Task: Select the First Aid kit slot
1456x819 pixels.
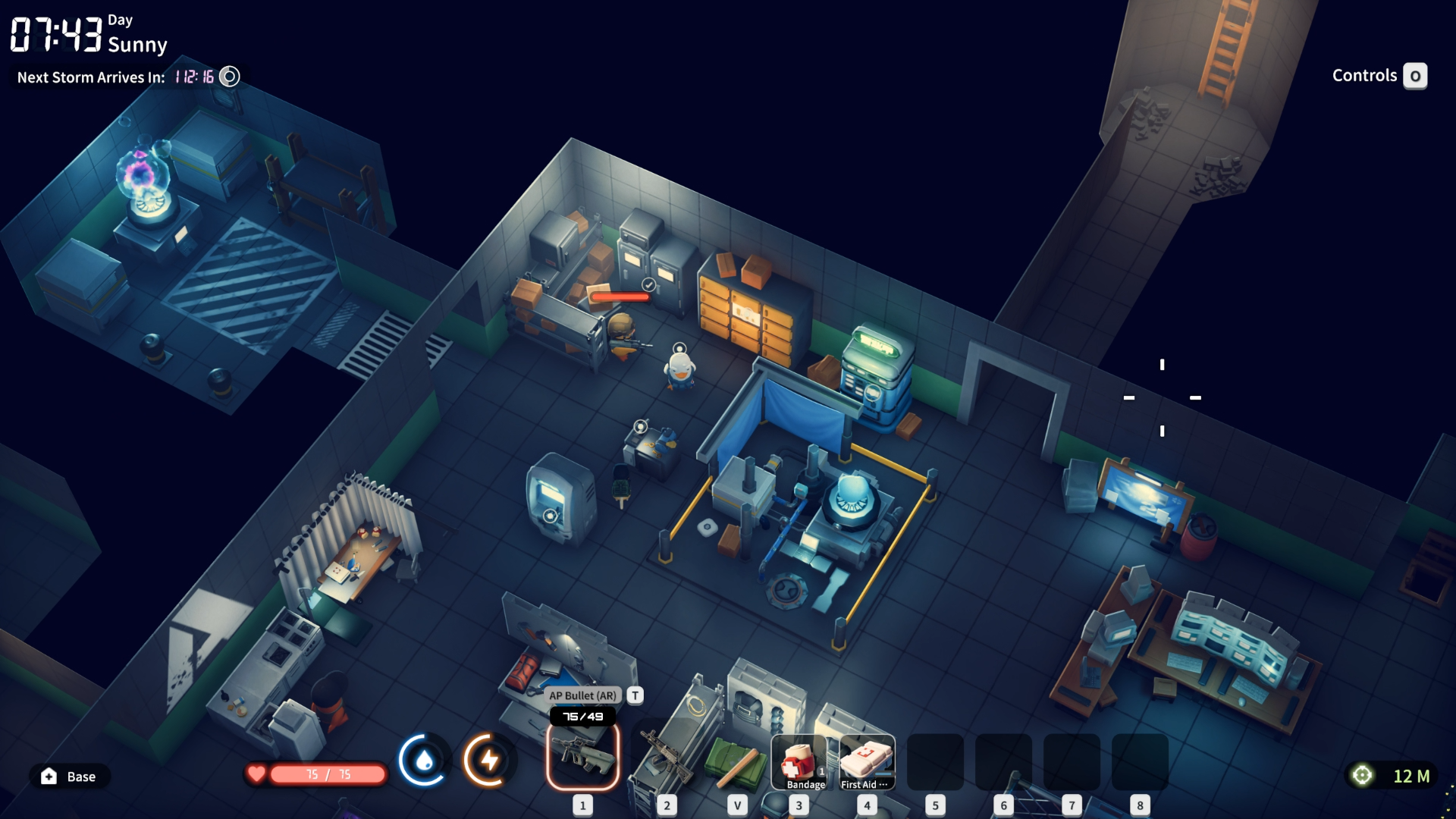Action: pyautogui.click(x=867, y=761)
